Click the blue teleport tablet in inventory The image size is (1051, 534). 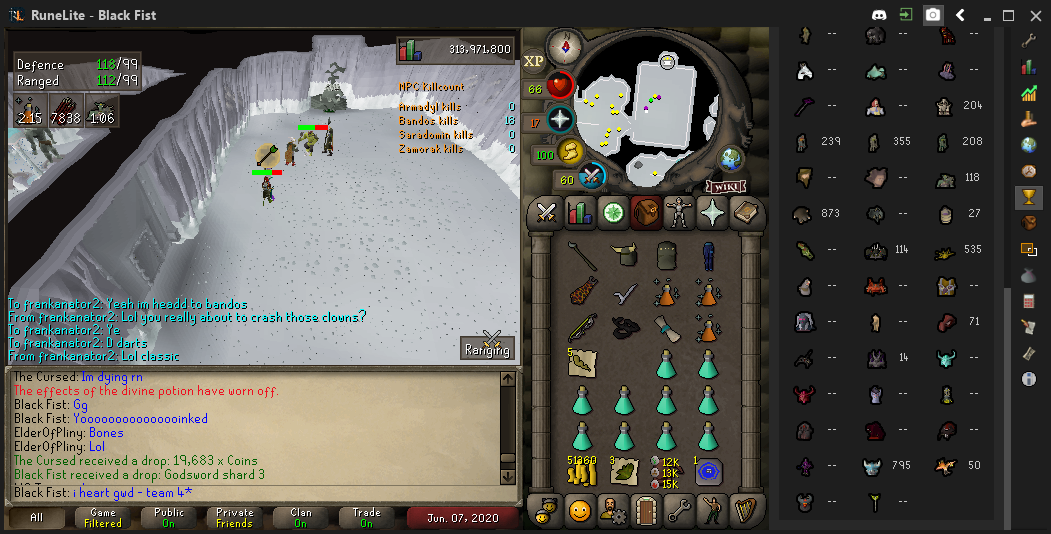tap(708, 470)
